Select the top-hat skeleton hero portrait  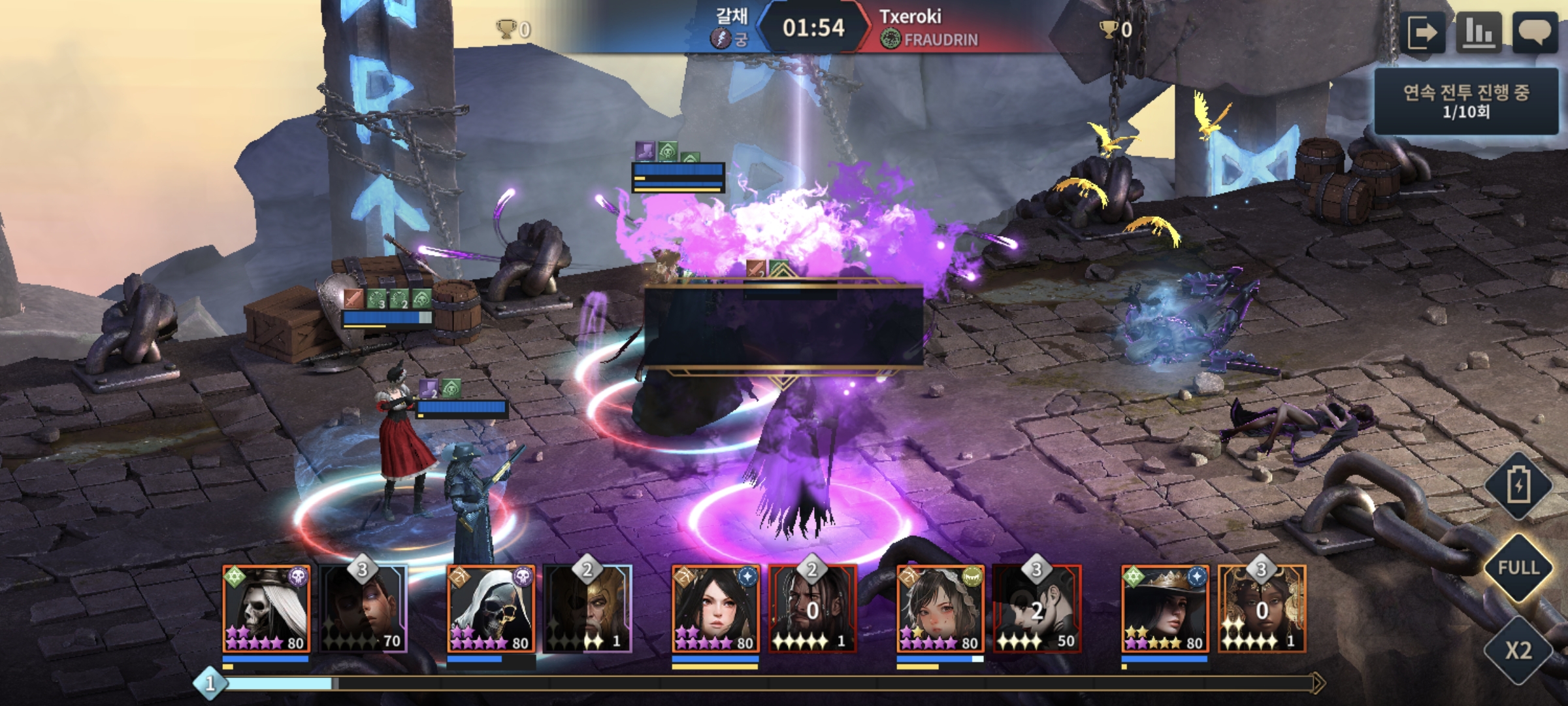click(x=267, y=609)
